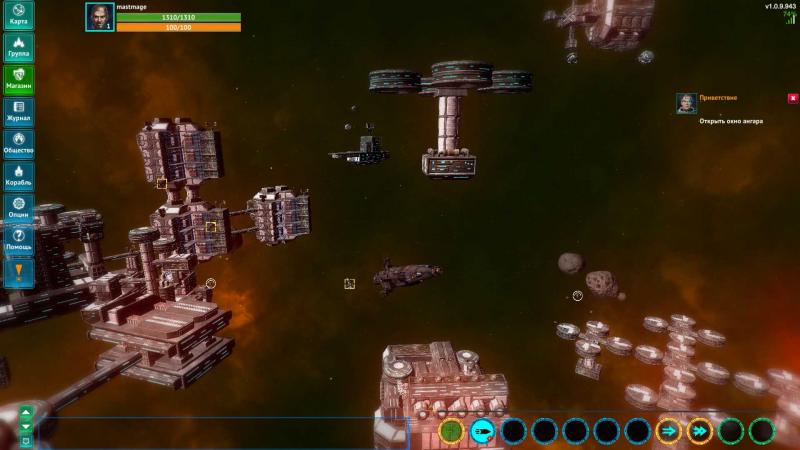The image size is (800, 450).
Task: Activate the single arrow speed ability
Action: tap(668, 431)
